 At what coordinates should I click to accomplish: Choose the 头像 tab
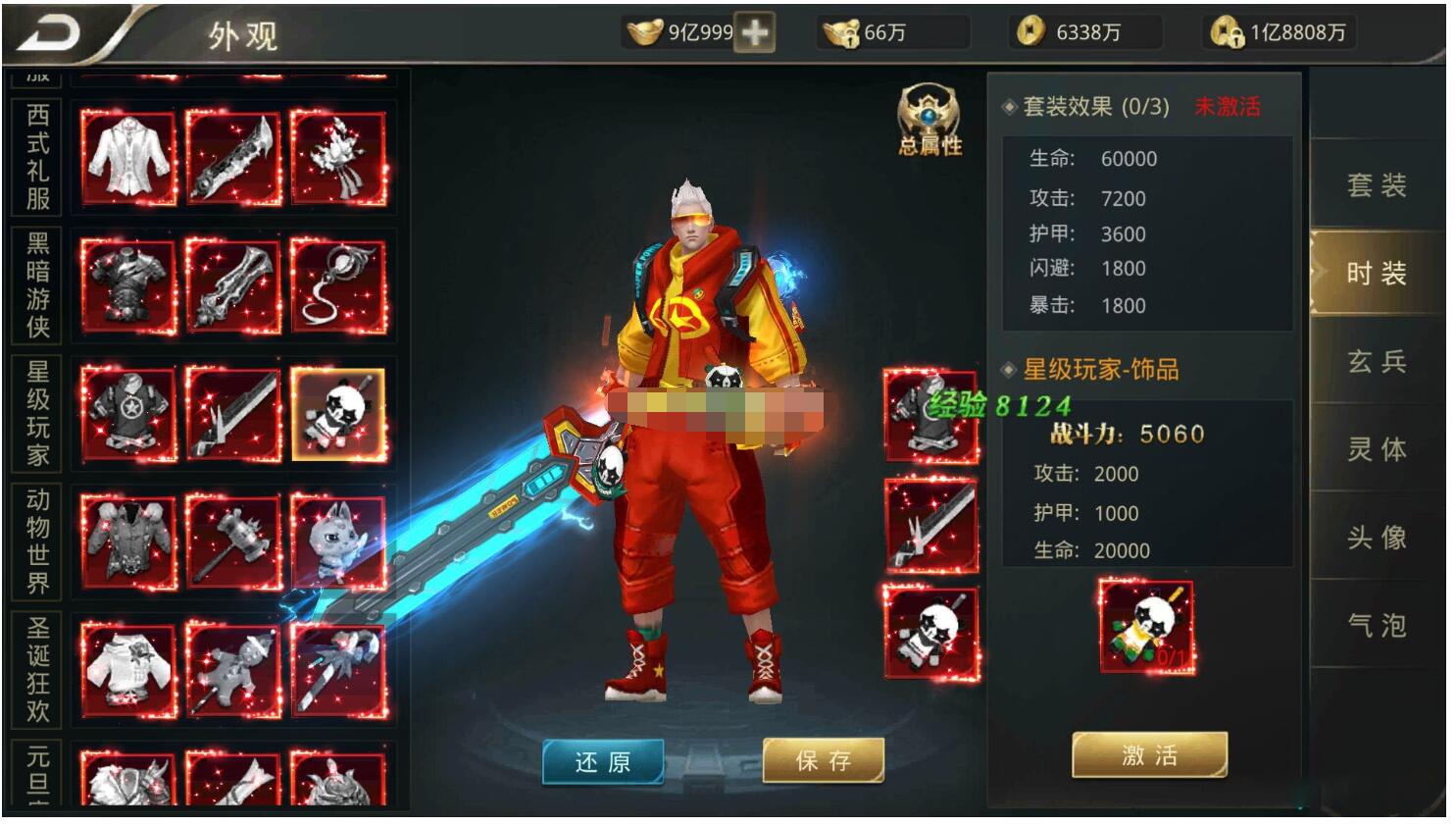coord(1377,538)
